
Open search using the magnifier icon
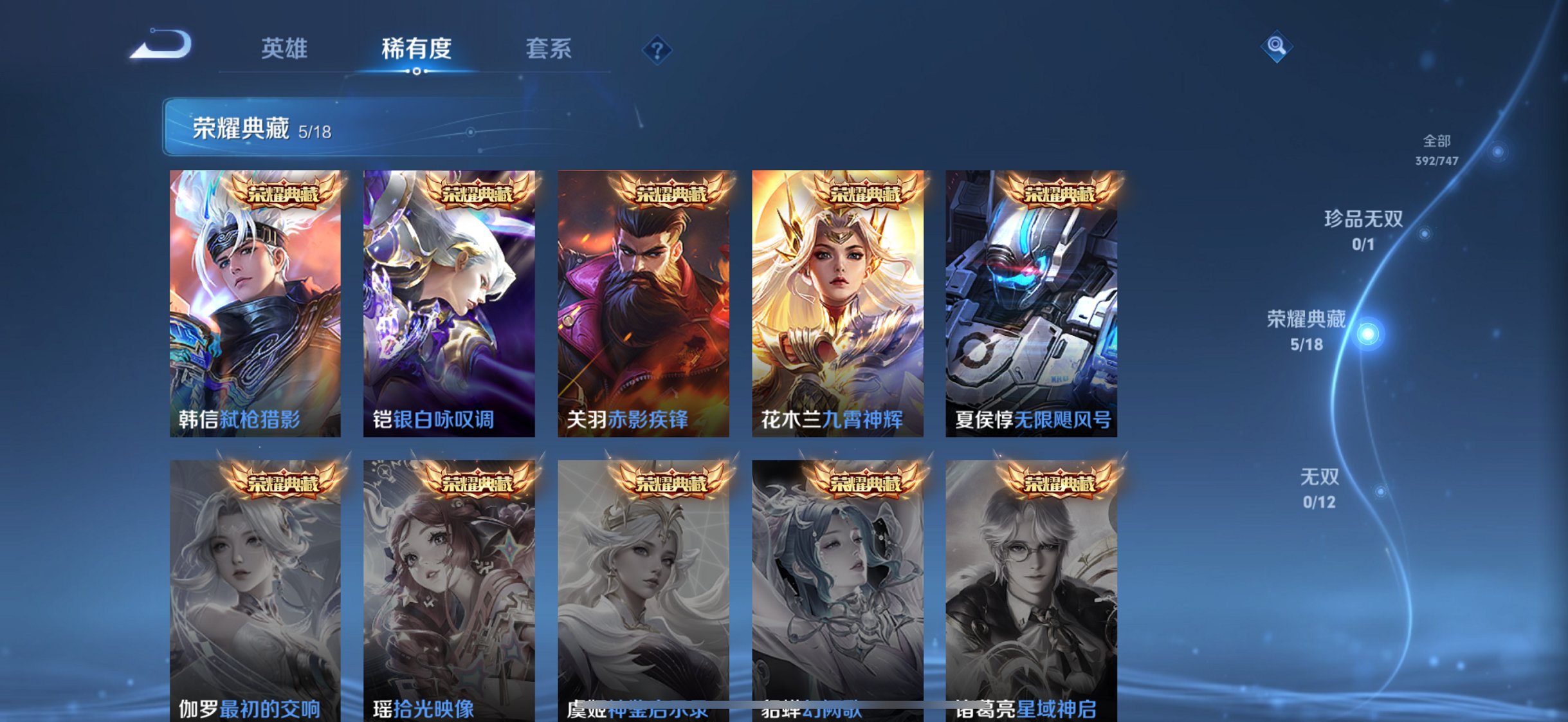click(x=1277, y=45)
